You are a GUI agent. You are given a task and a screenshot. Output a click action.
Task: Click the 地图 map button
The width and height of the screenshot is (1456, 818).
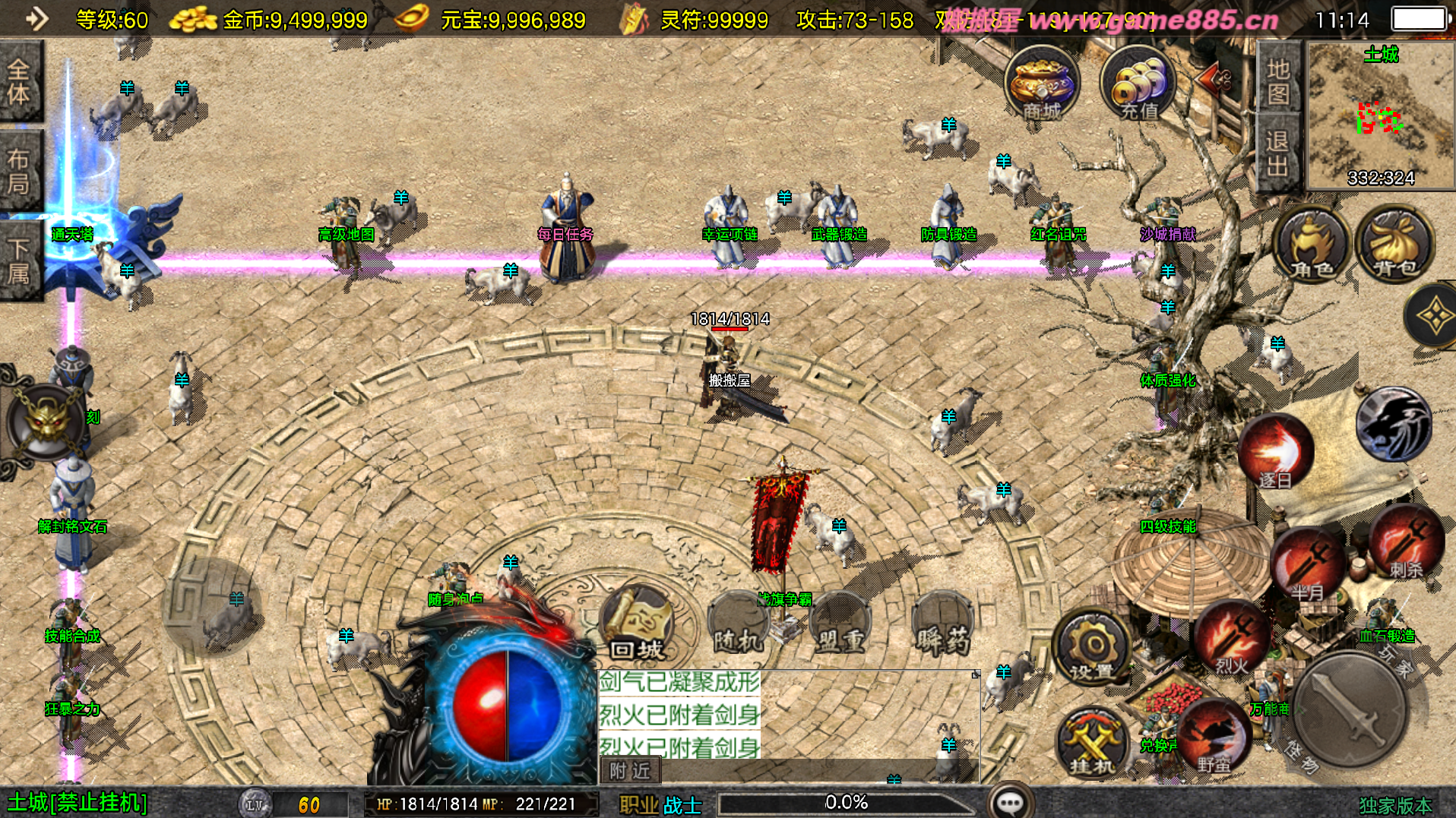[1278, 81]
